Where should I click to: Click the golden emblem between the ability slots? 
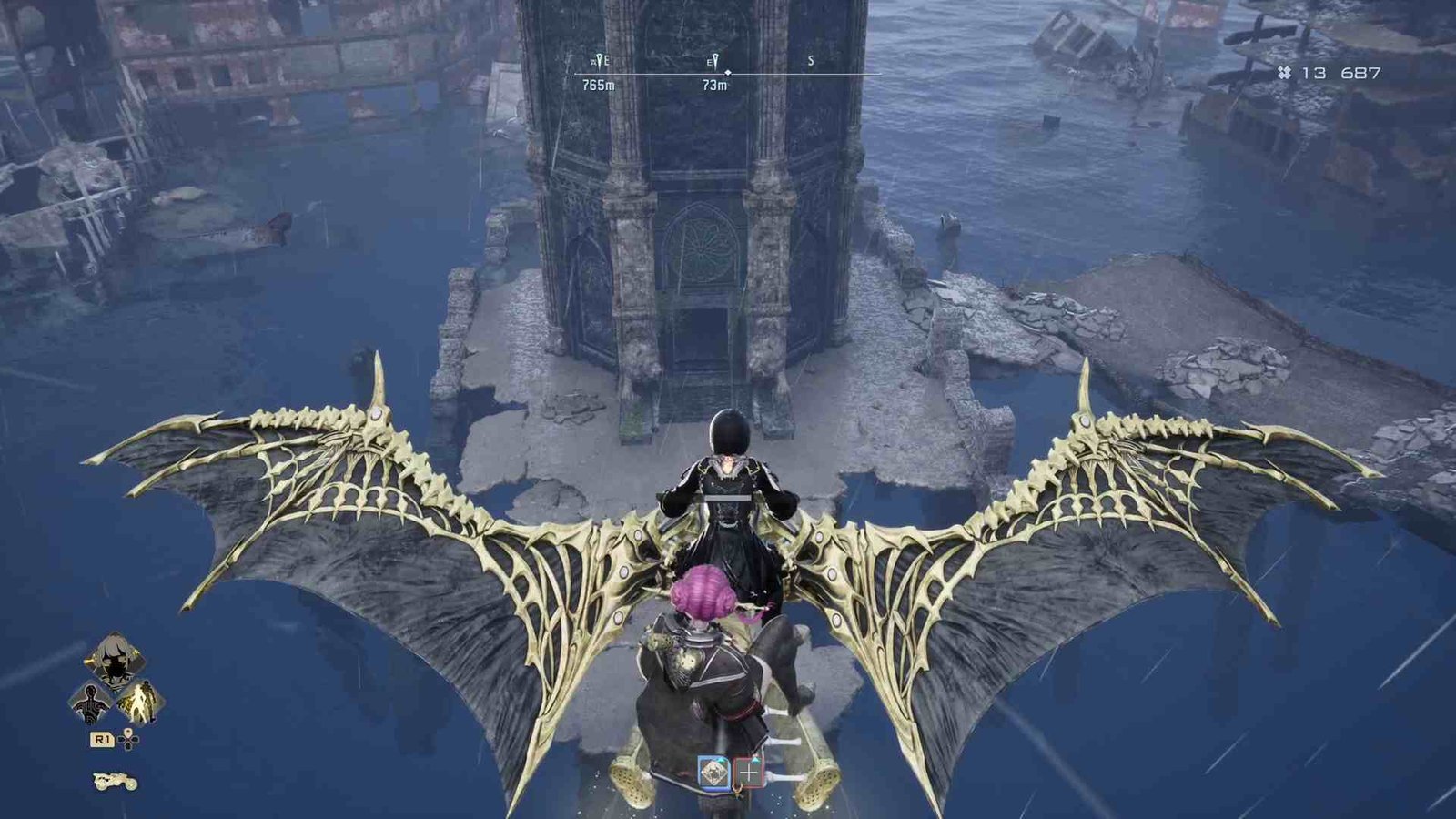point(738,791)
